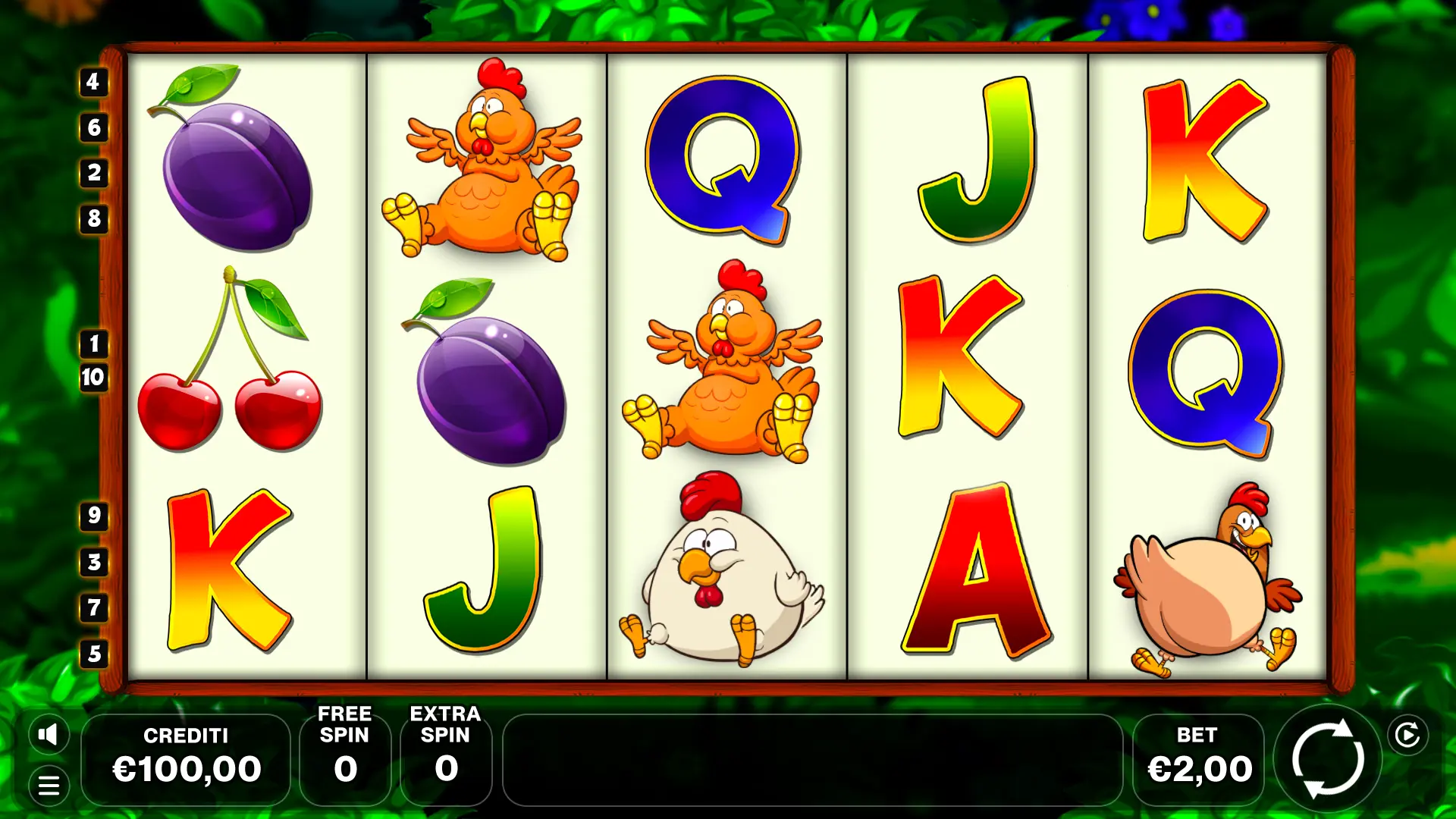Viewport: 1456px width, 819px height.
Task: Show payline number 8
Action: (x=93, y=218)
